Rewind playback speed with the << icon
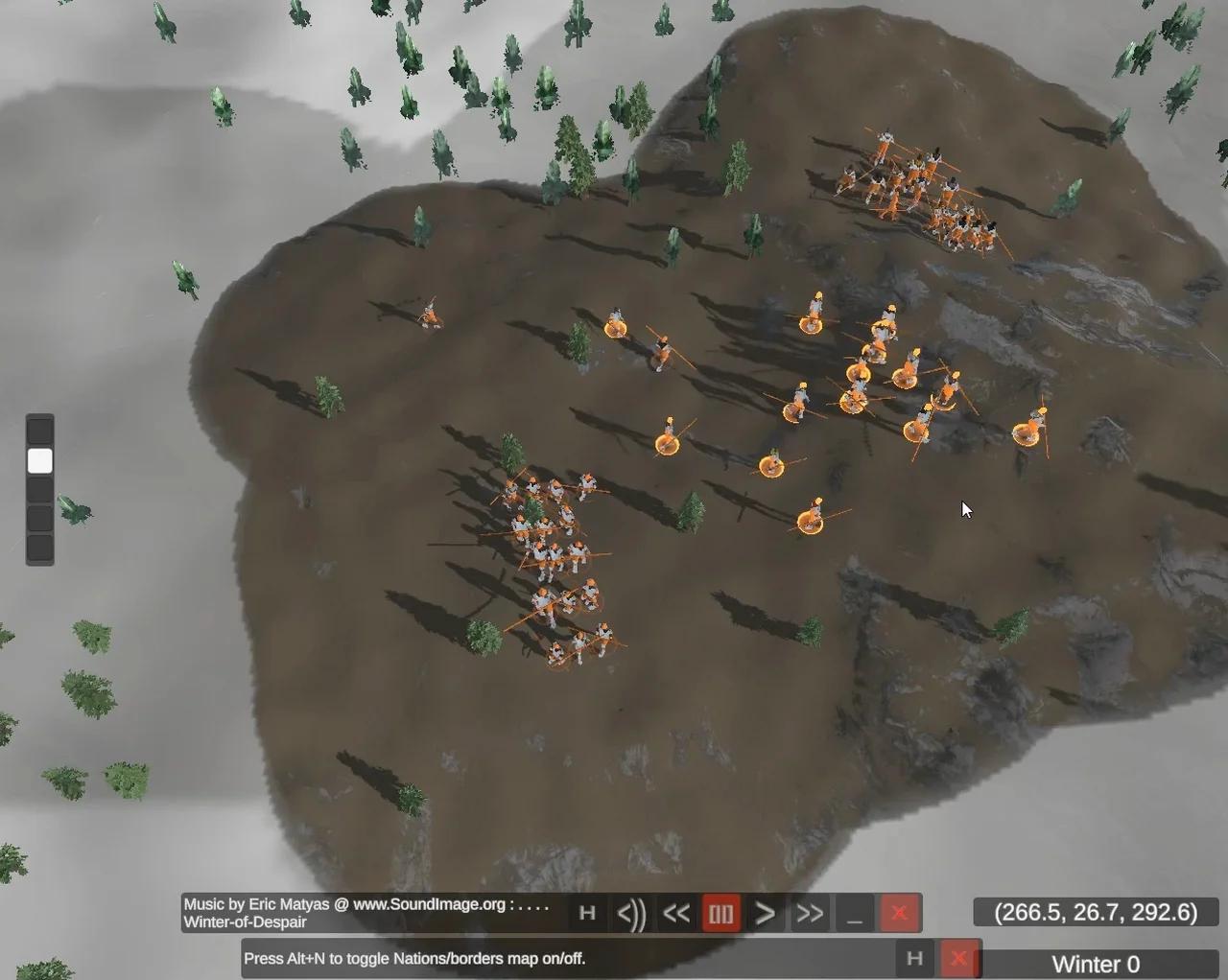The height and width of the screenshot is (980, 1228). [x=676, y=913]
